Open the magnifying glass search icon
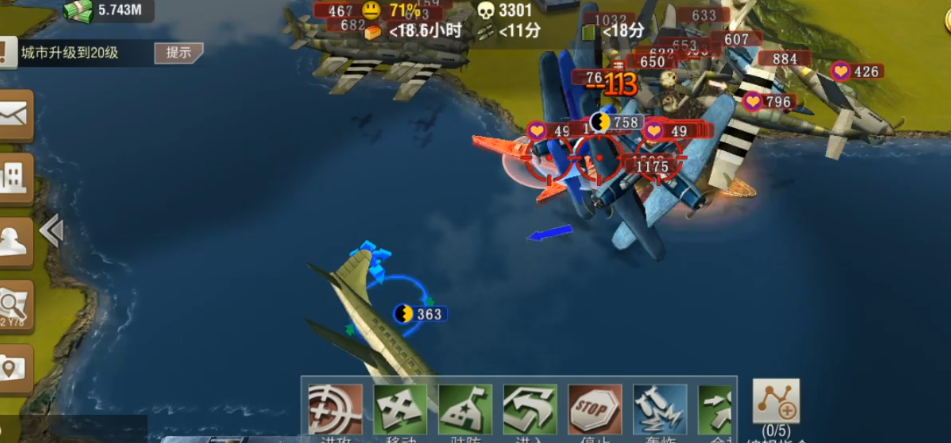 tap(16, 305)
